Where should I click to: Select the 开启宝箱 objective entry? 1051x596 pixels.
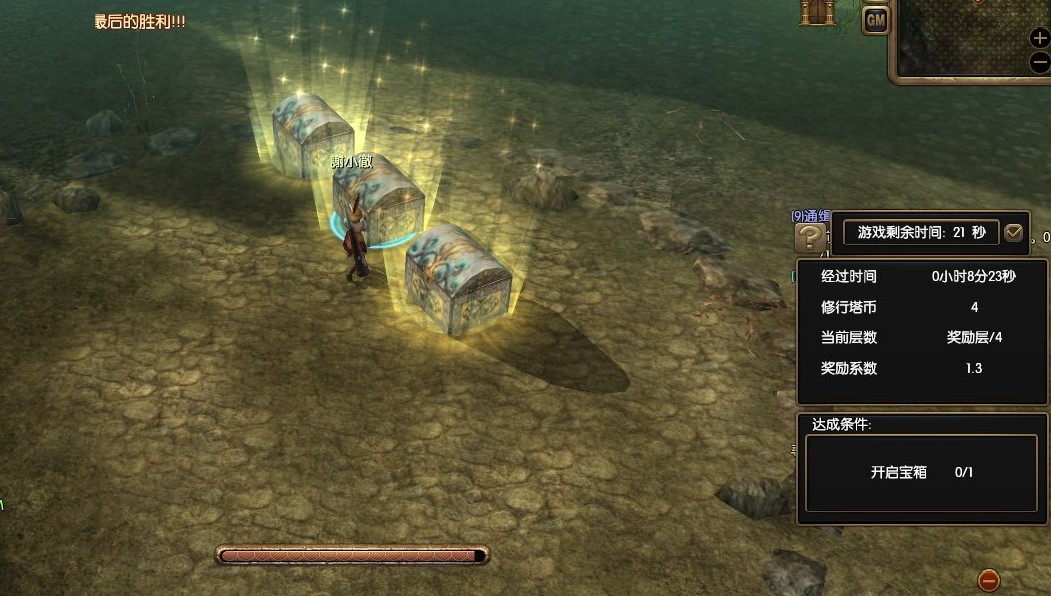(921, 472)
